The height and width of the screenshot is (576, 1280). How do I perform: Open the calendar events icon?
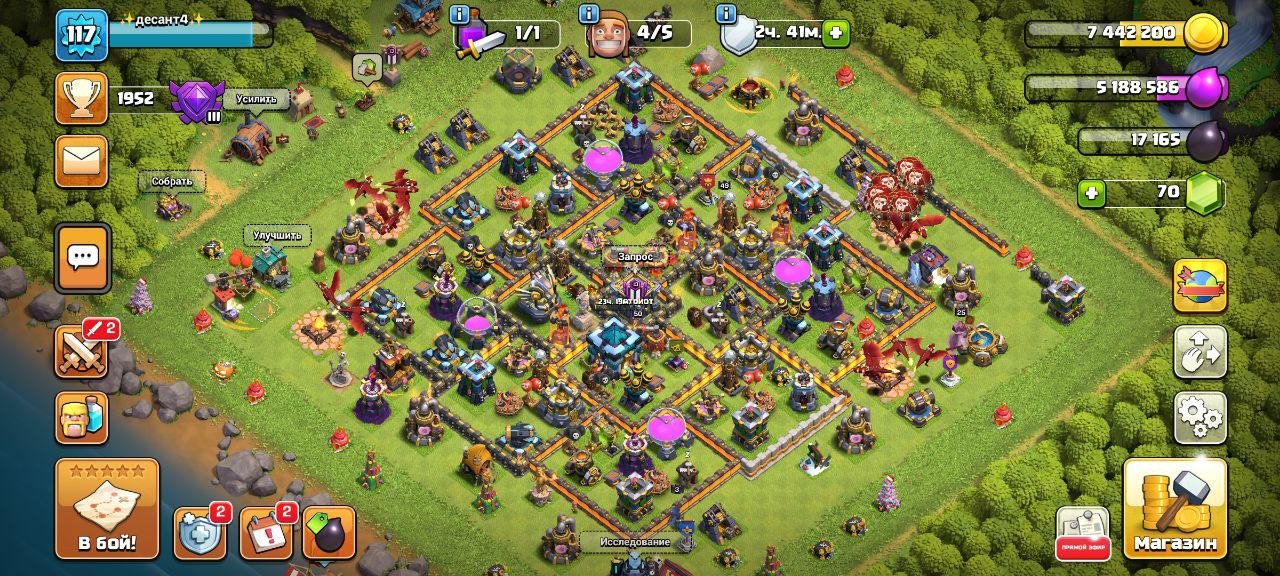266,534
